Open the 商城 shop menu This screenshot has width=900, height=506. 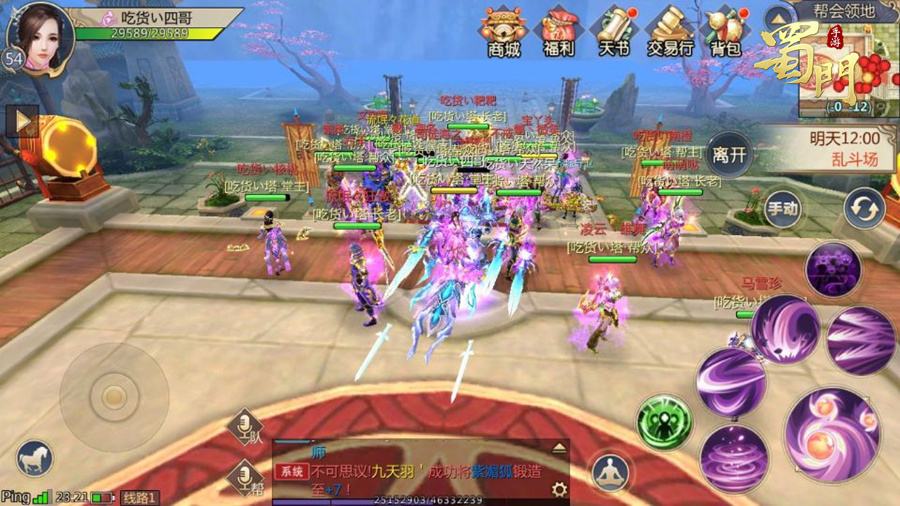pos(503,31)
